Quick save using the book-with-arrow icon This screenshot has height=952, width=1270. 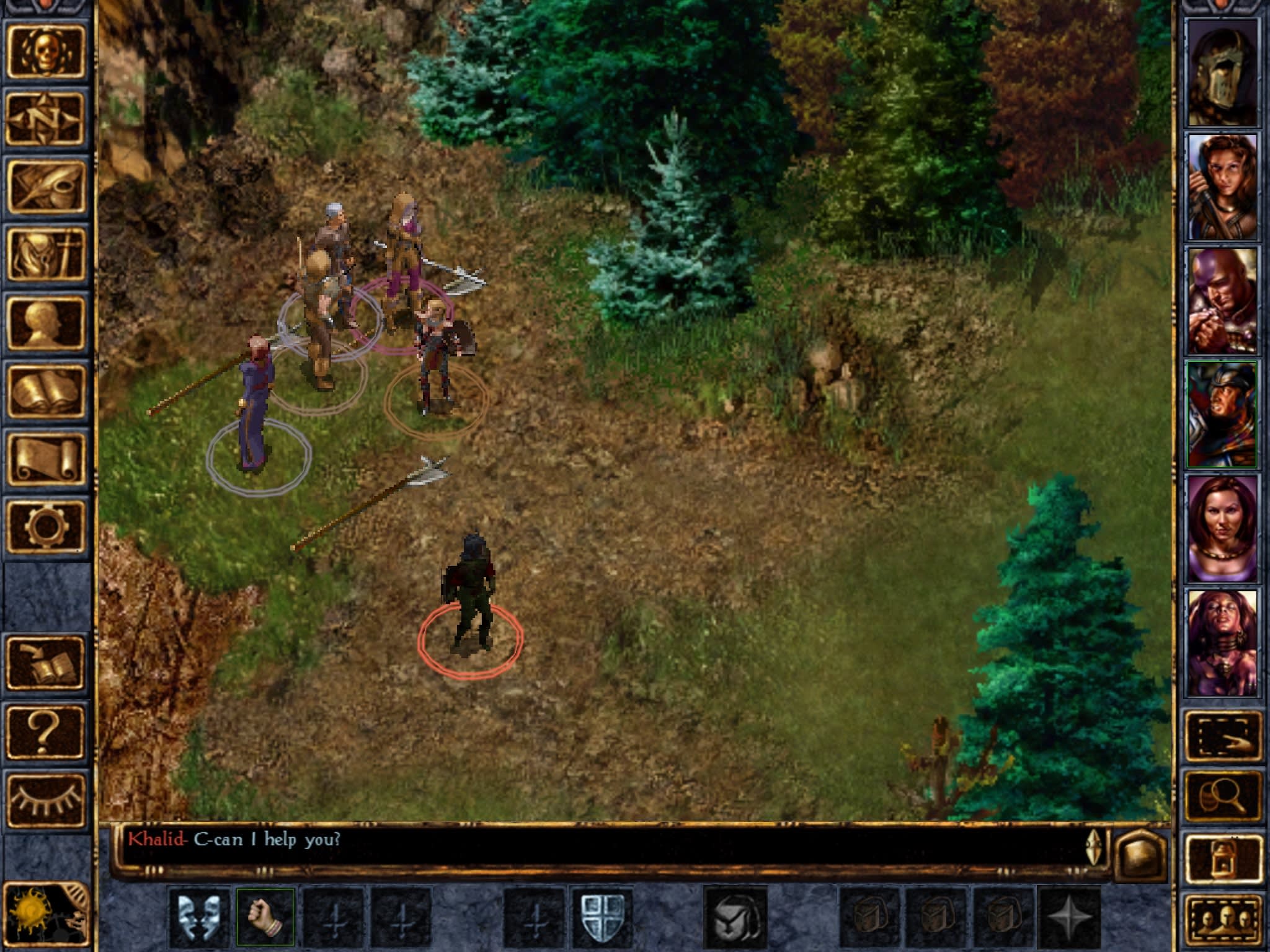[46, 663]
